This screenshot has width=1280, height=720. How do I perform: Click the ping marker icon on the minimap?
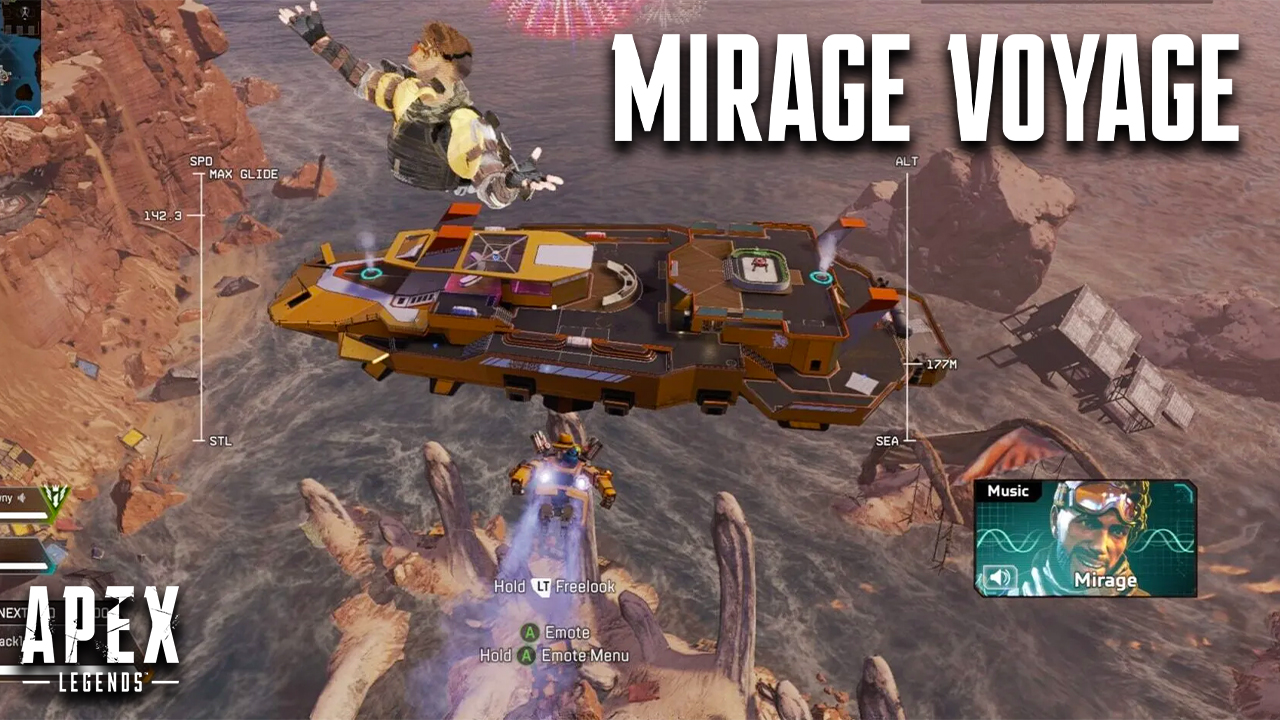point(6,72)
